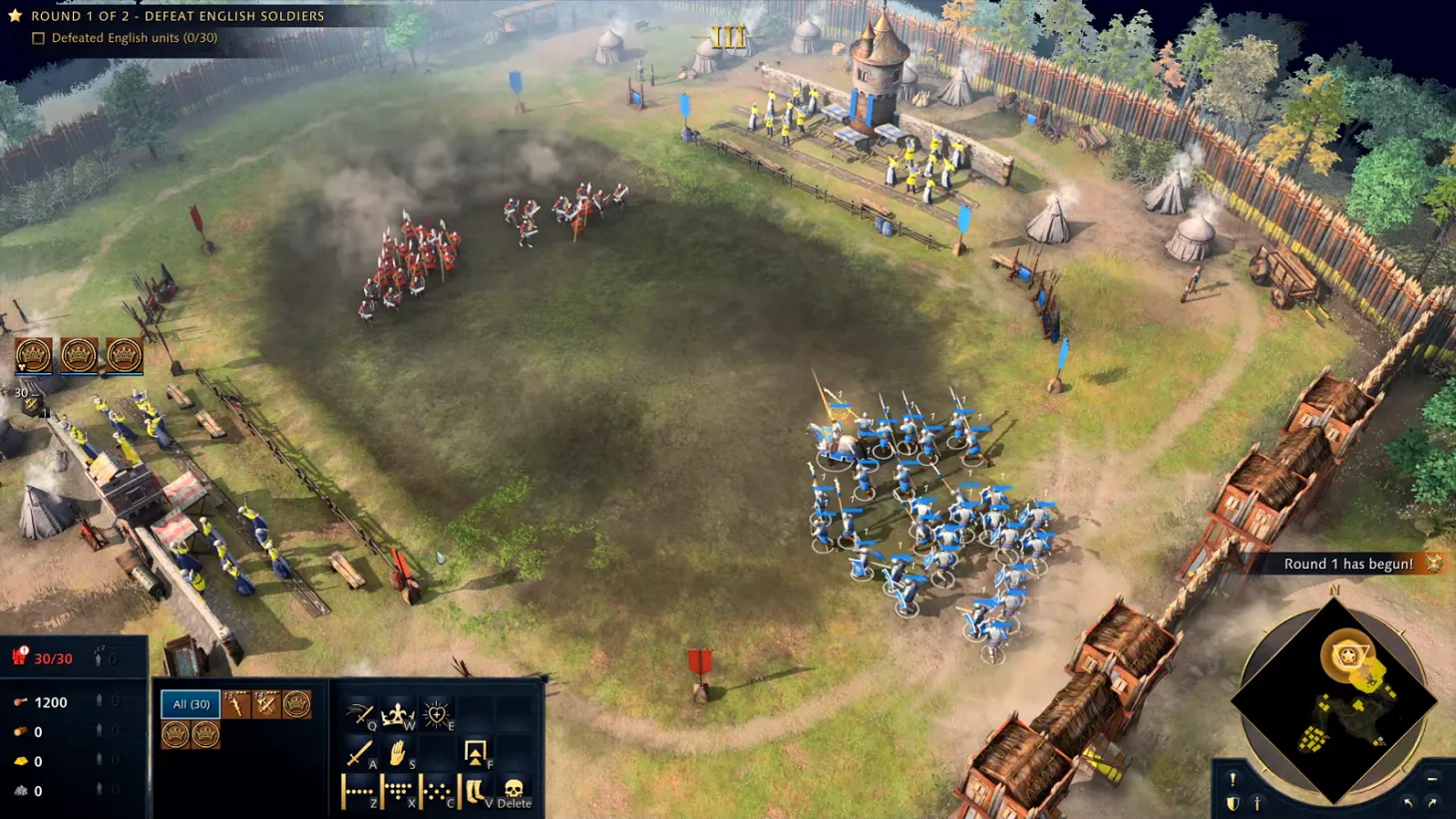Check the 'Defeated English units' objective checkbox

click(x=37, y=38)
